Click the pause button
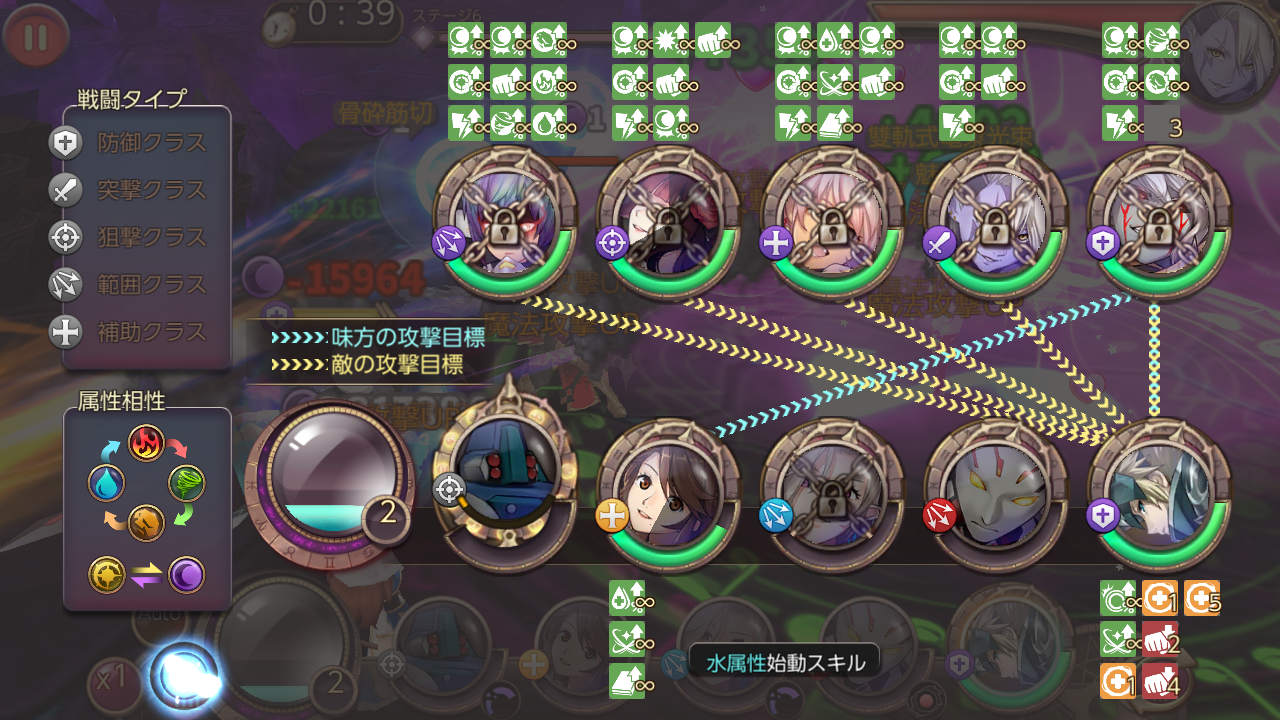 pyautogui.click(x=35, y=37)
